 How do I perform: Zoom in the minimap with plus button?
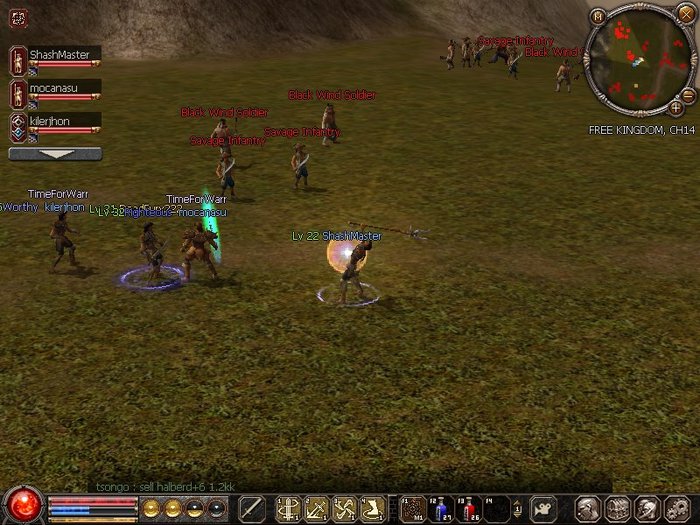click(x=675, y=107)
